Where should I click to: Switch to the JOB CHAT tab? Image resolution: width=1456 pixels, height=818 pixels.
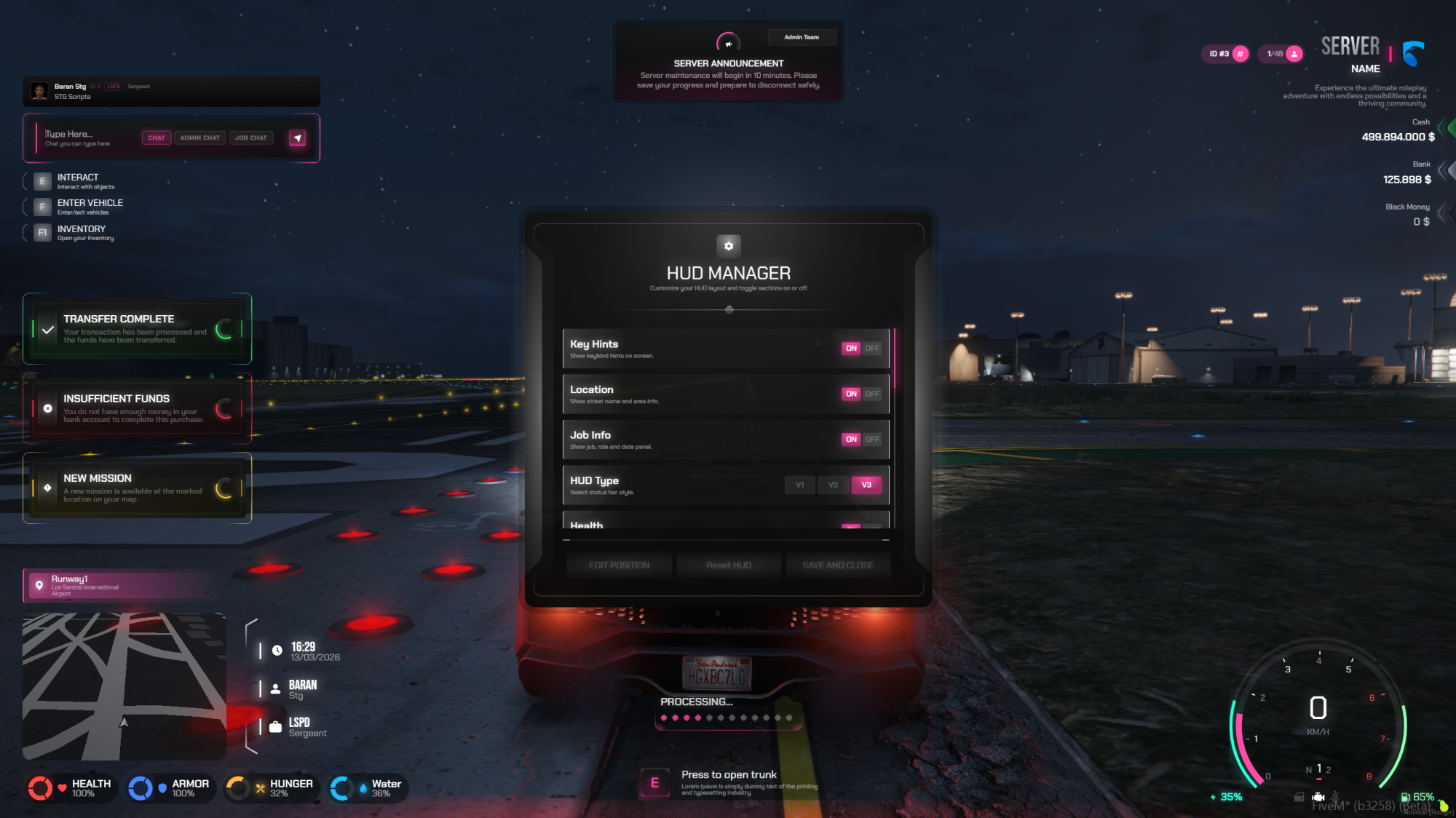pos(250,138)
